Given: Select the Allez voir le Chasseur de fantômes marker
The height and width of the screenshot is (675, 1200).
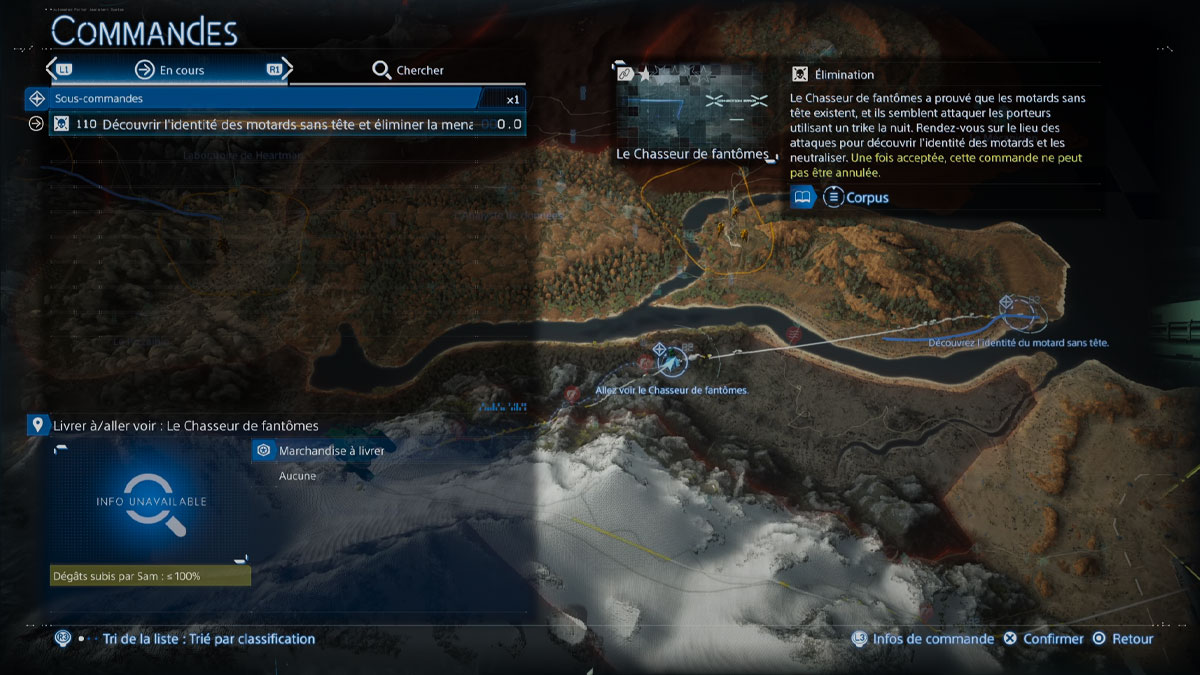Looking at the screenshot, I should 661,350.
